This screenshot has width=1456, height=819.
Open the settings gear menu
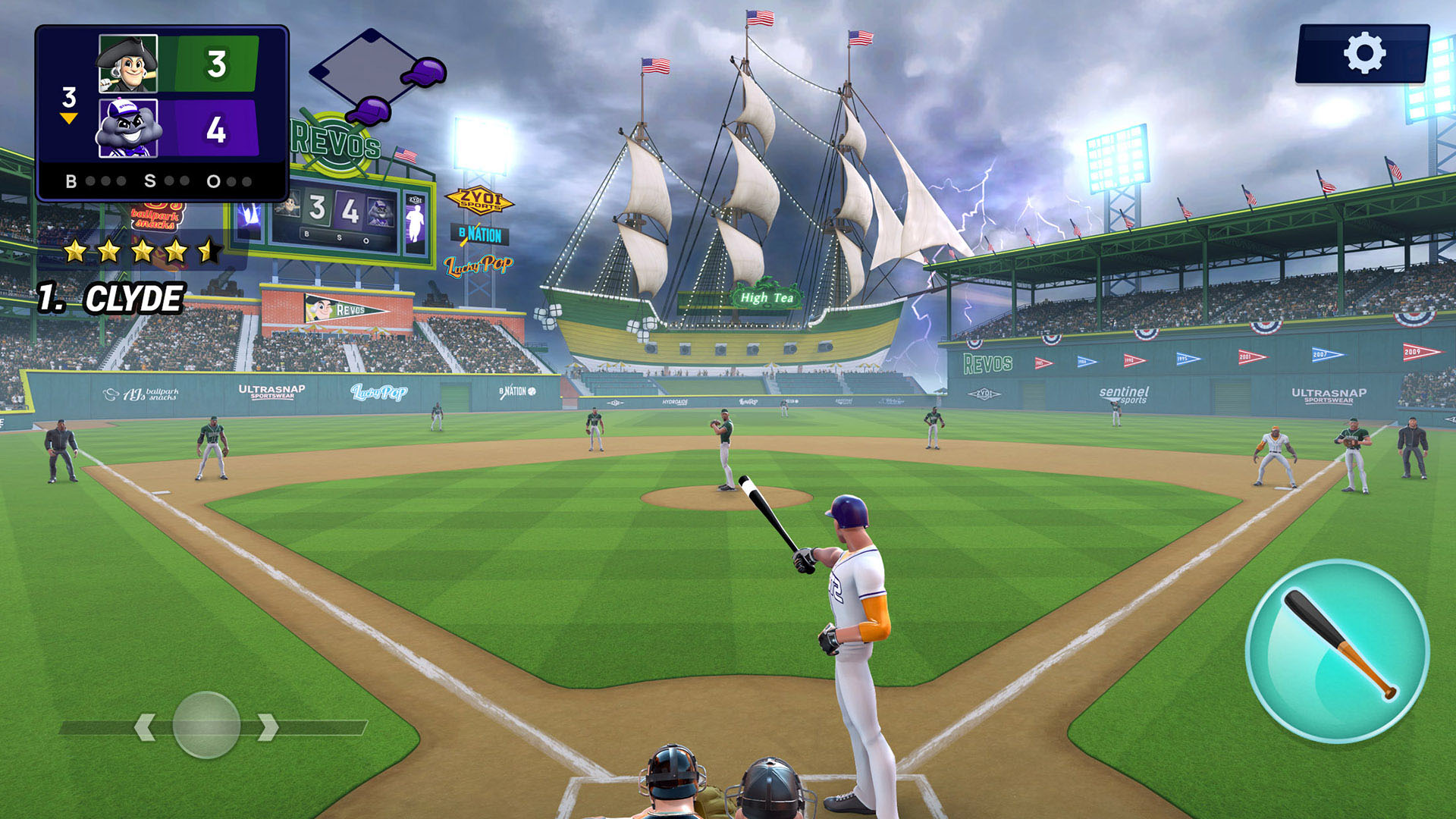click(x=1363, y=53)
